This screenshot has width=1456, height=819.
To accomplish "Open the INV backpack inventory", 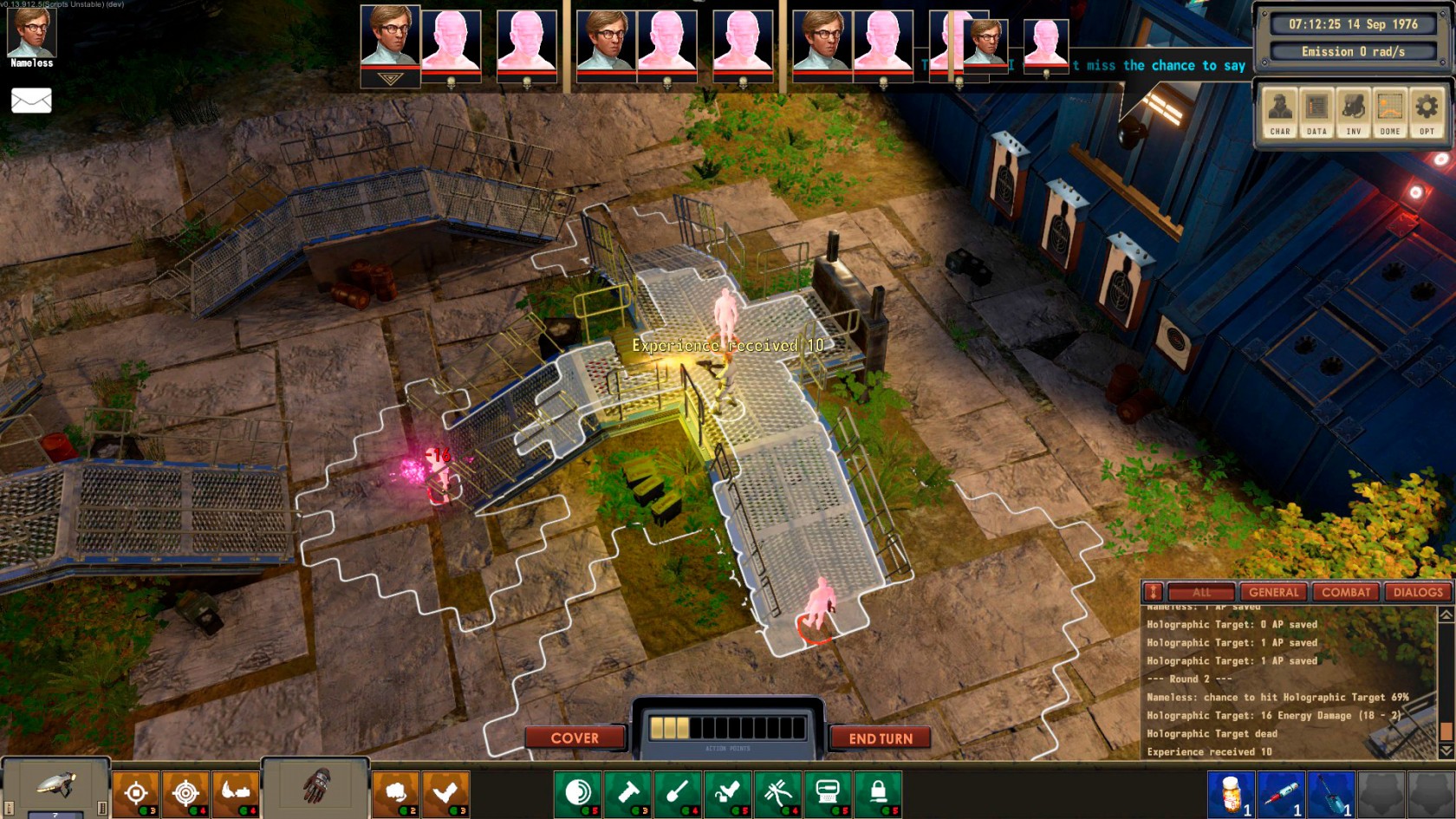I will [x=1353, y=114].
